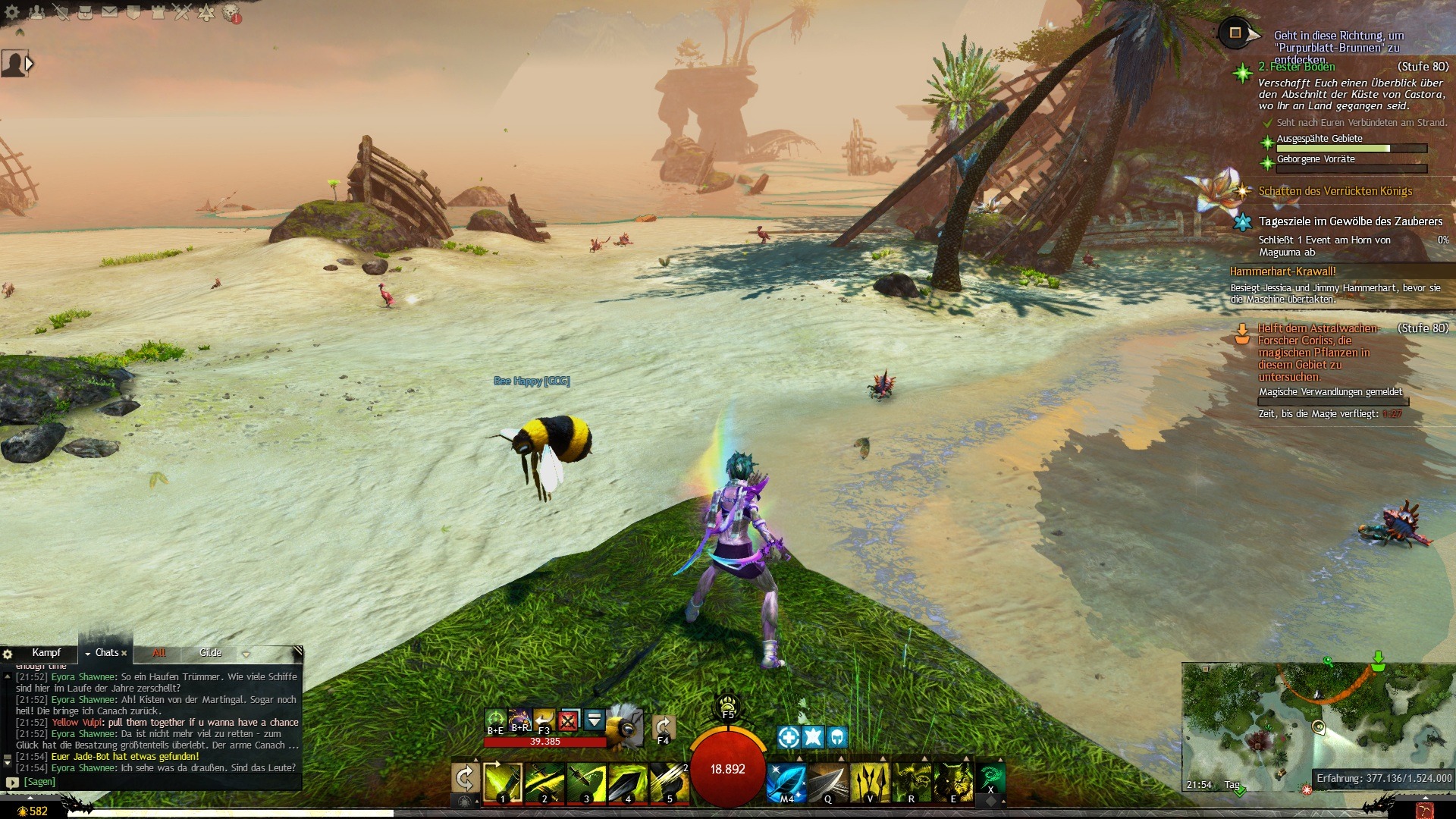Click the bee pet portrait
Viewport: 1456px width, 819px height.
(x=625, y=725)
